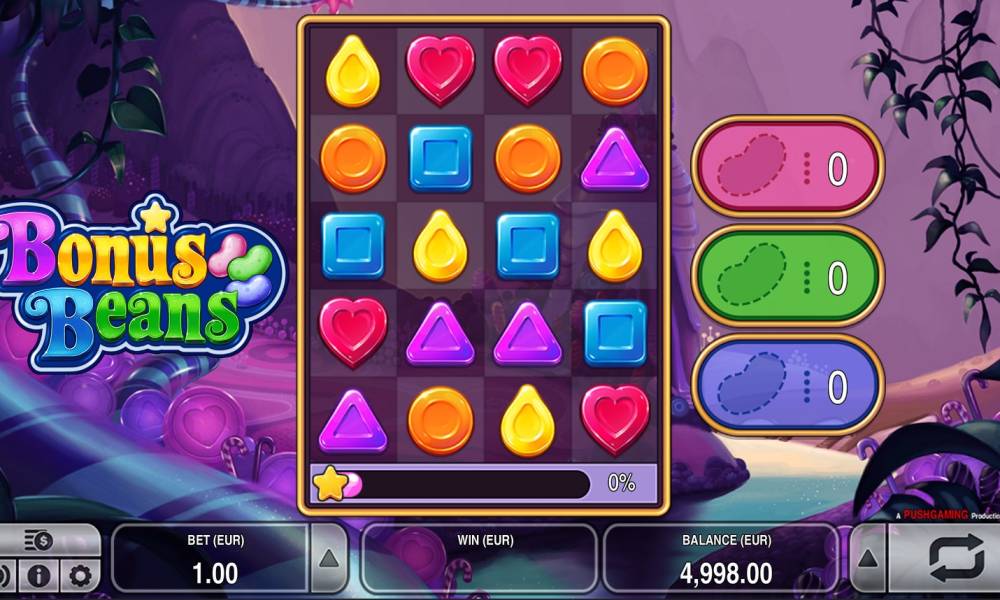Open the coin stack paytable button
The width and height of the screenshot is (1000, 600).
tap(40, 541)
